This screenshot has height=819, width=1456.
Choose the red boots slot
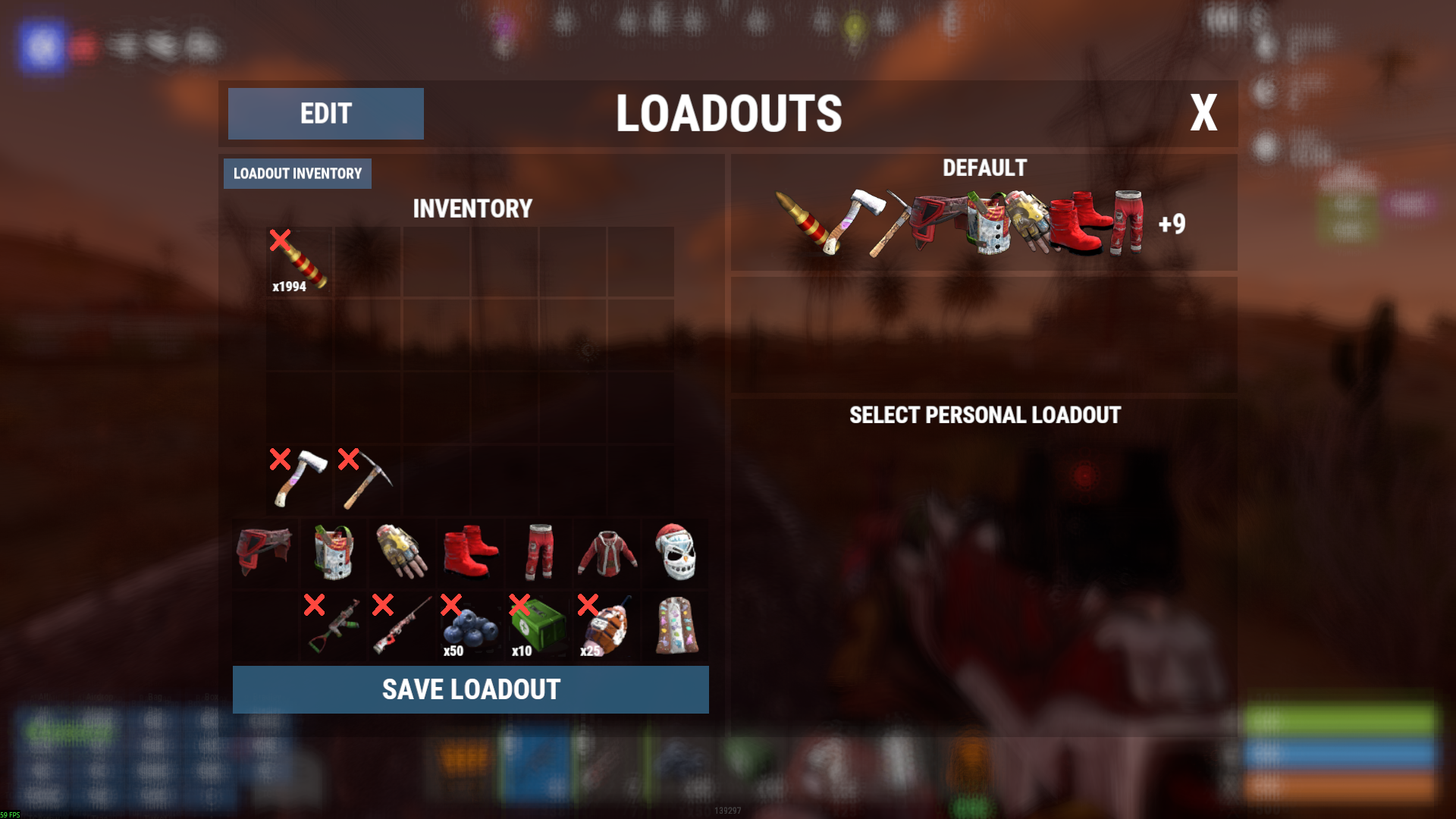pyautogui.click(x=470, y=552)
